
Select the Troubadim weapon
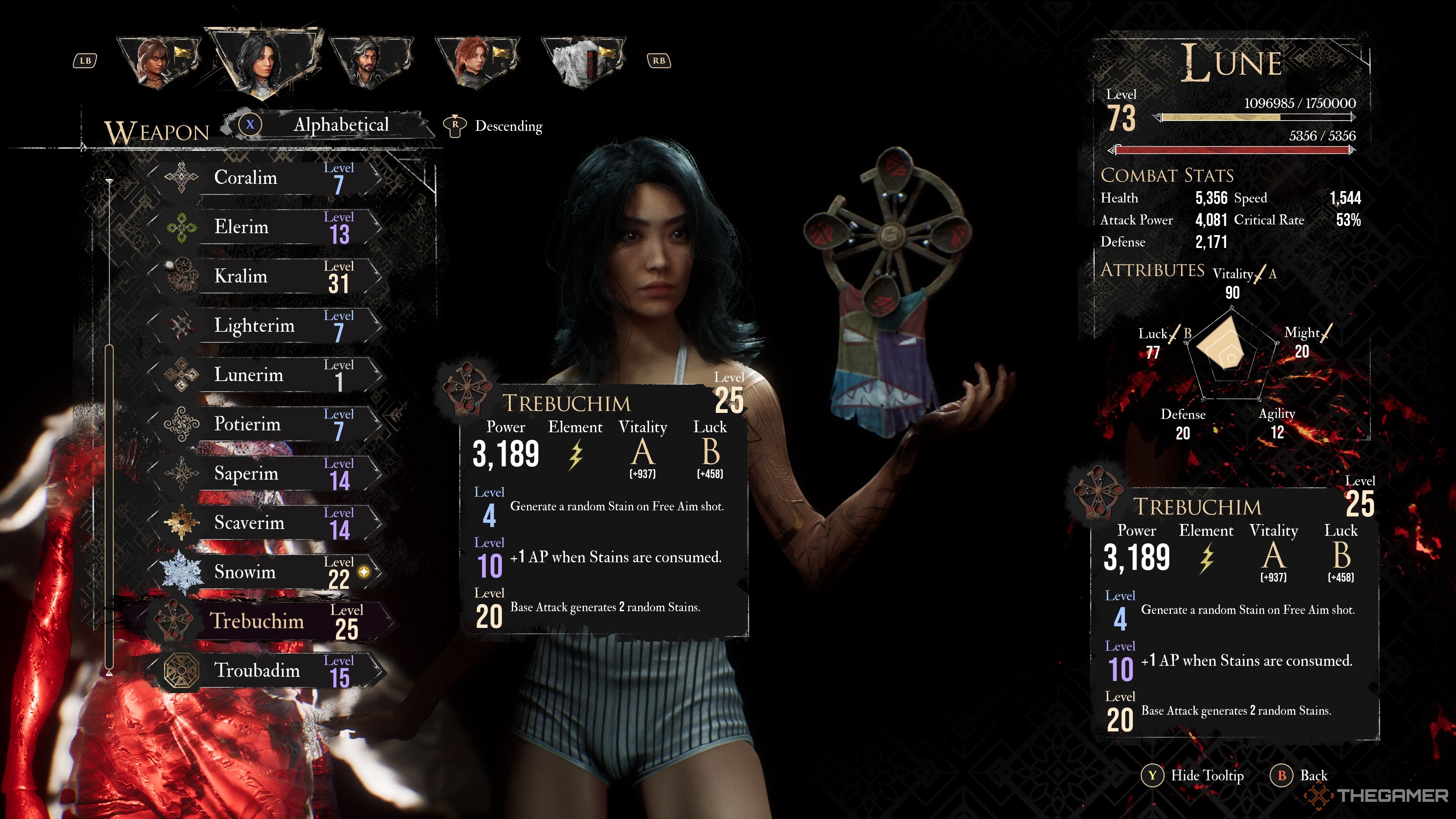point(266,670)
